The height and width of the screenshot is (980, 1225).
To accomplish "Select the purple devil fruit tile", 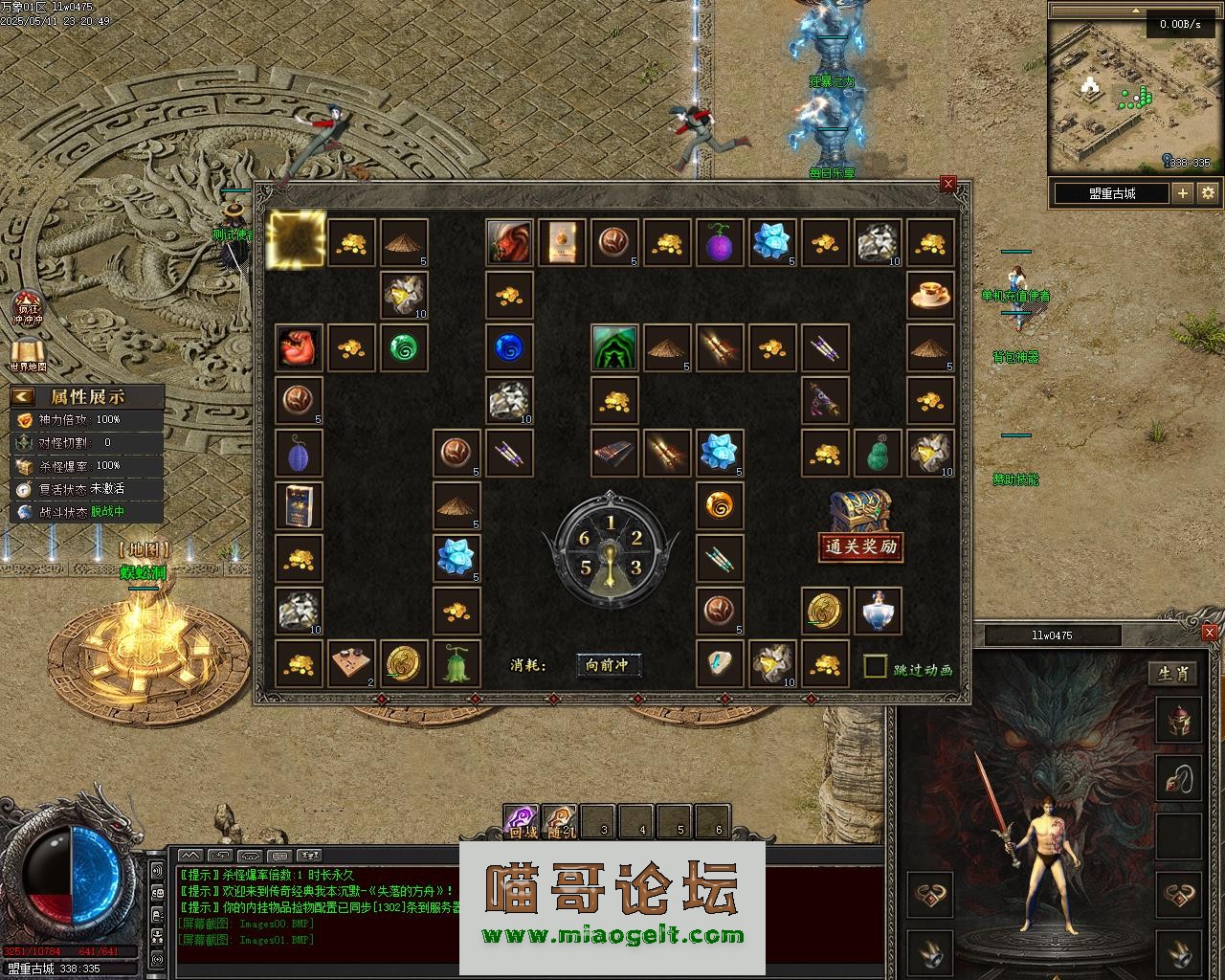I will (x=720, y=243).
